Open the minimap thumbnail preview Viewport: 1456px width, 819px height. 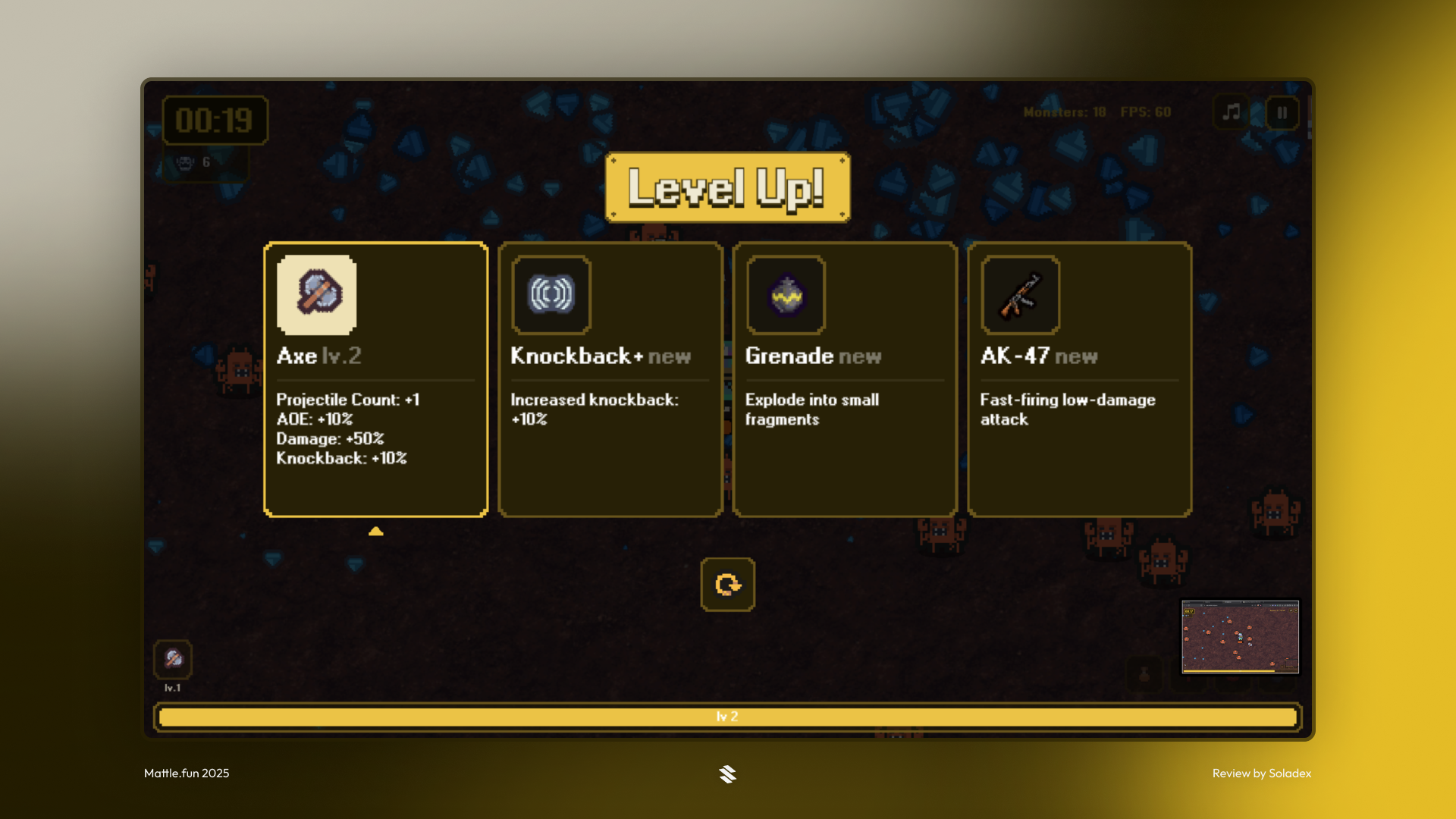pos(1241,638)
